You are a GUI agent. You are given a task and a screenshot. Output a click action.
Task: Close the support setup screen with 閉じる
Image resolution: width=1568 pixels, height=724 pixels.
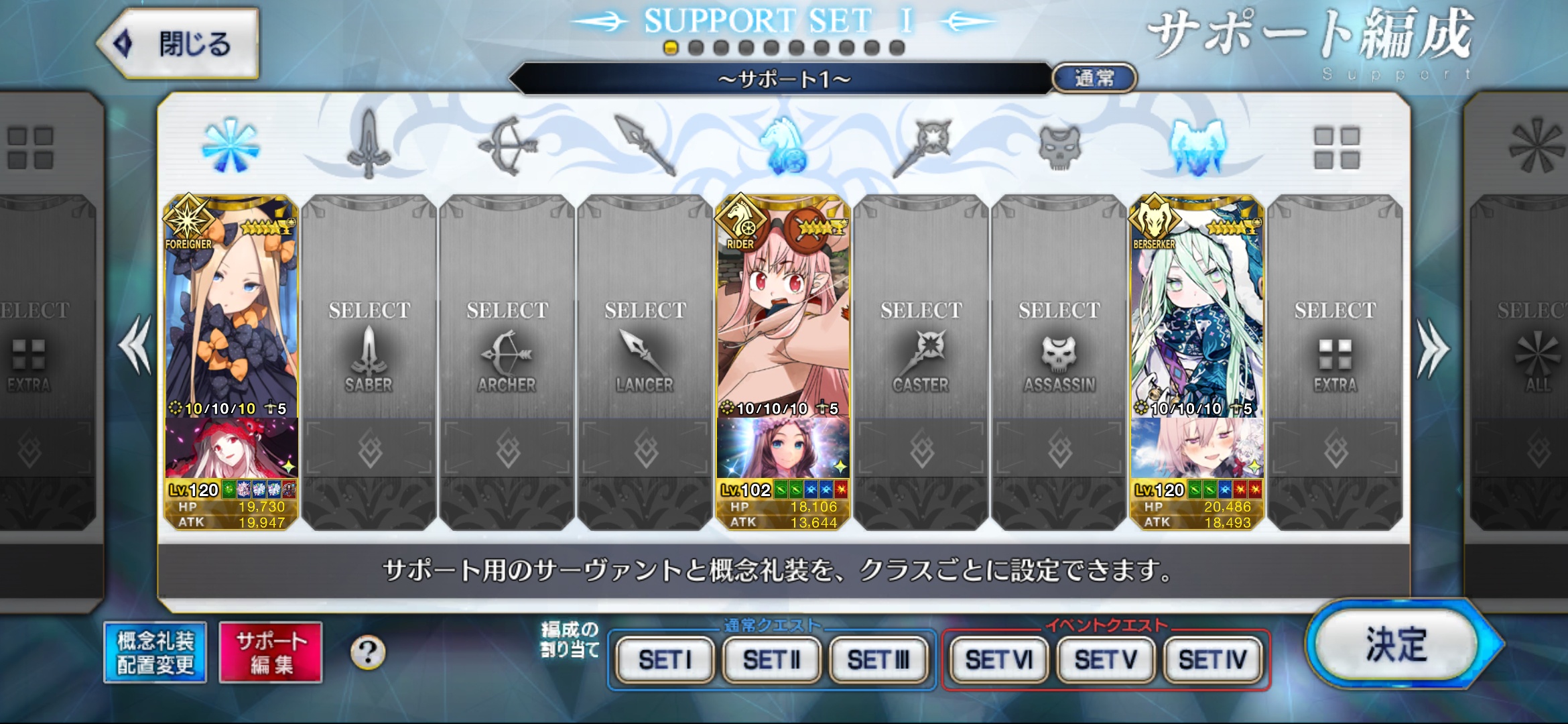click(178, 44)
